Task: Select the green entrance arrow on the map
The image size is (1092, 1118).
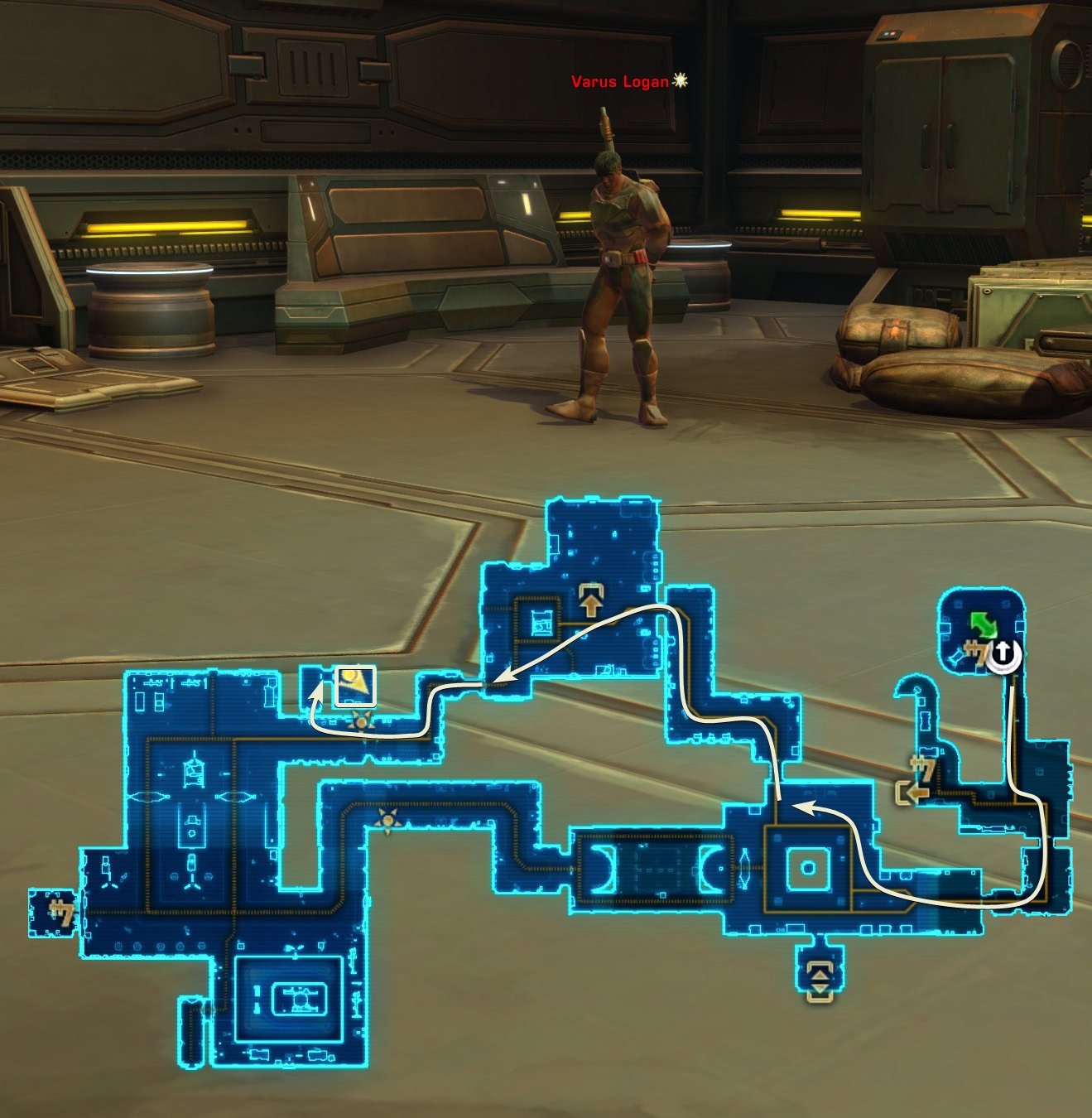Action: [x=984, y=625]
